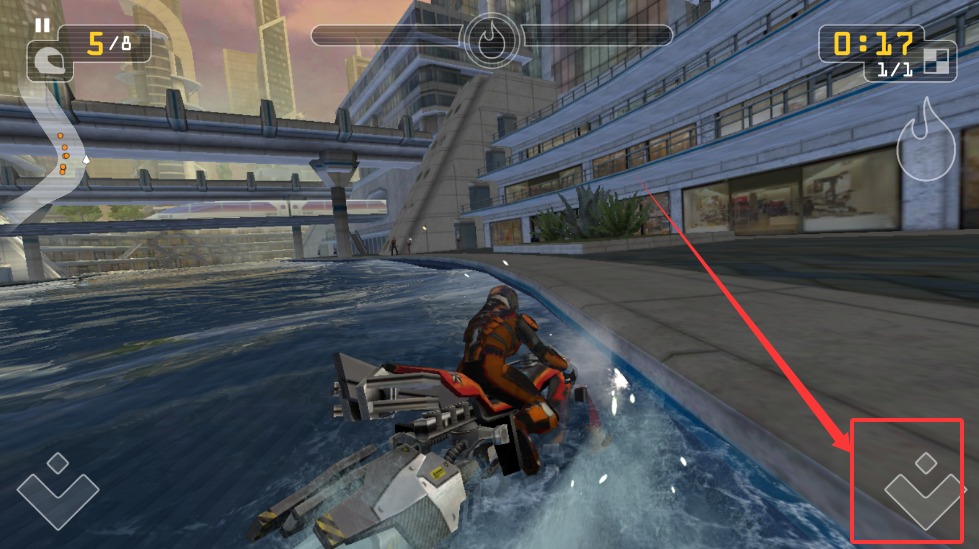Tap the left steering arrow control

click(x=58, y=489)
